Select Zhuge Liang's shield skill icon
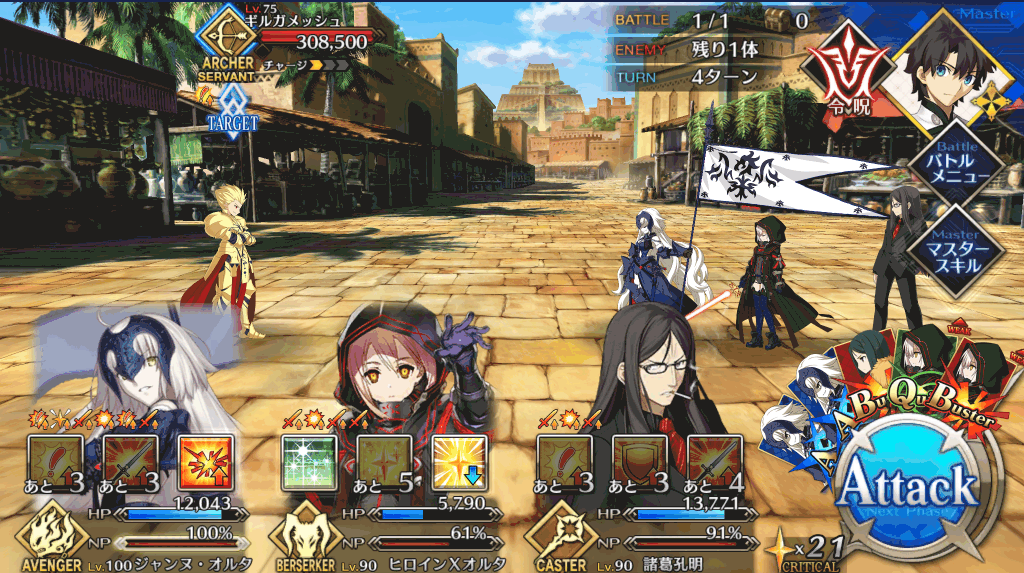Viewport: 1024px width, 573px height. point(639,461)
